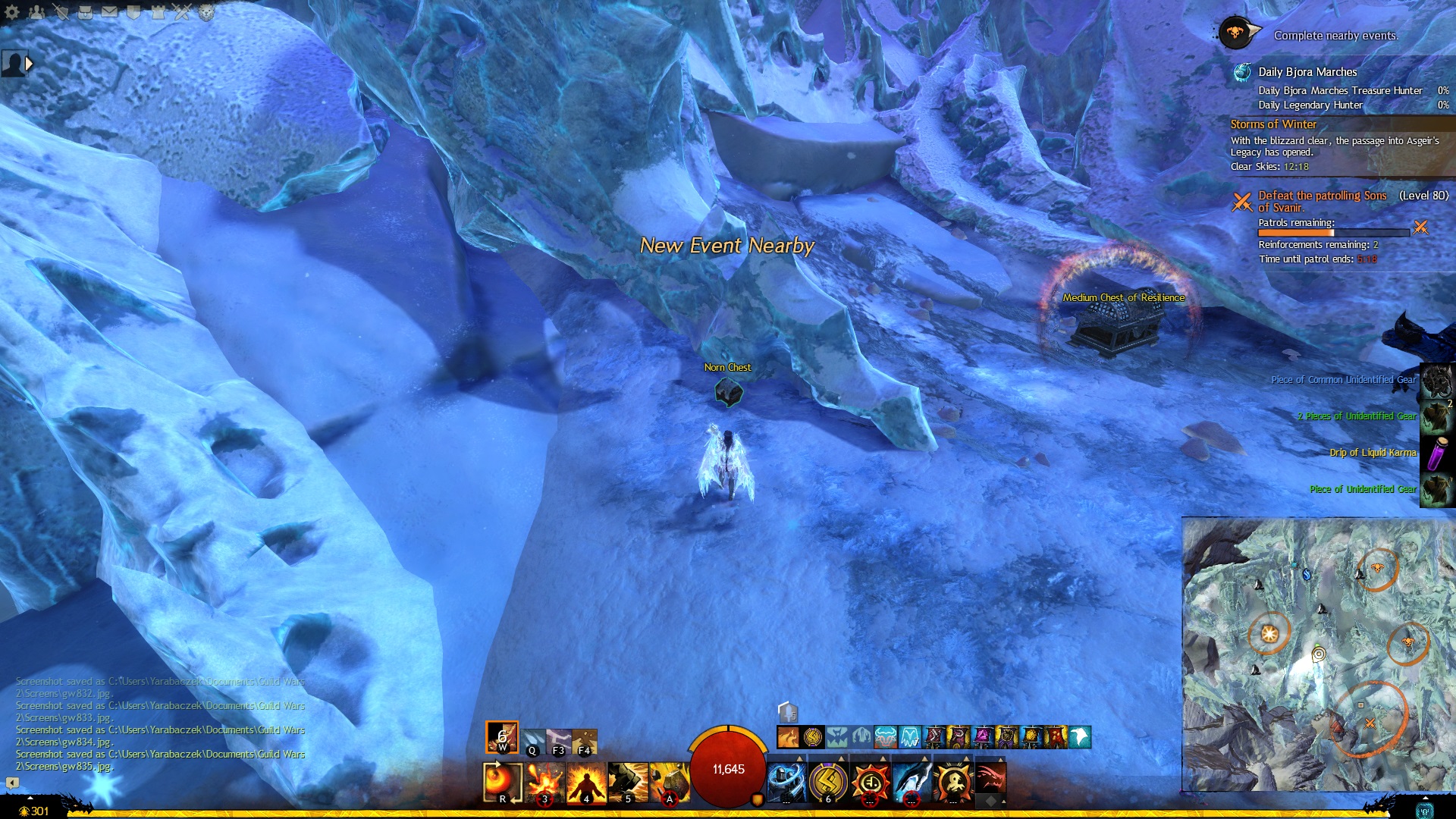
Task: Open the Guild shield icon
Action: coord(133,12)
